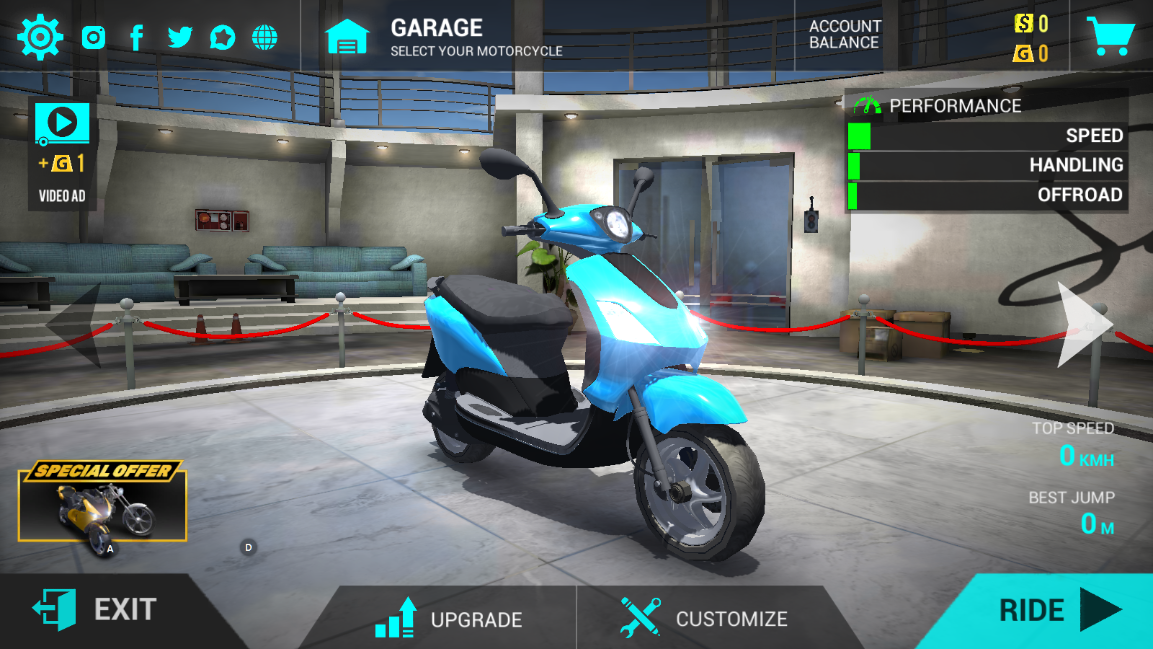The image size is (1153, 649).
Task: Click the Garage home icon
Action: tap(347, 37)
